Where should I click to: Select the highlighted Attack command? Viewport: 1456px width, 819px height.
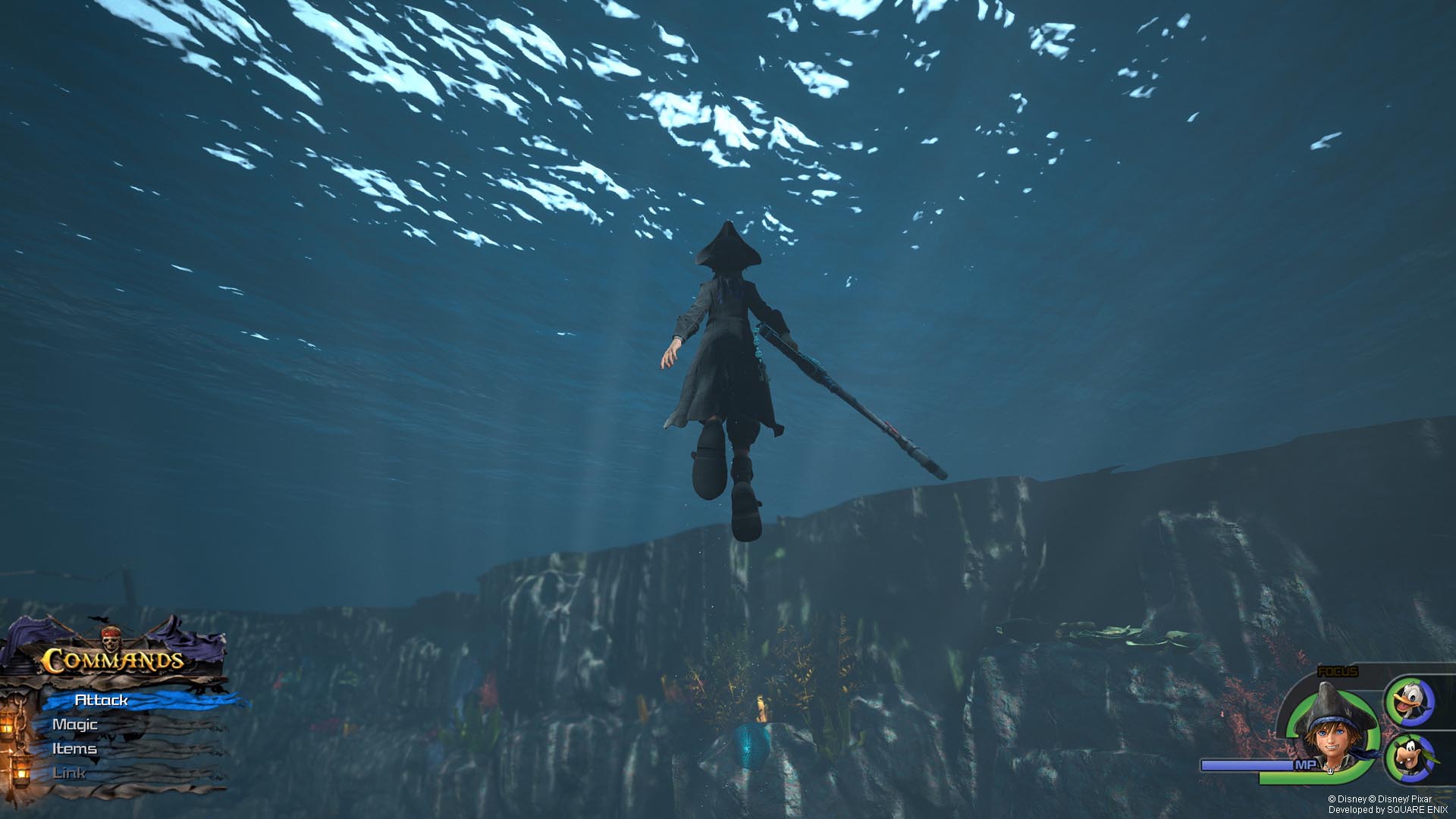pyautogui.click(x=100, y=700)
